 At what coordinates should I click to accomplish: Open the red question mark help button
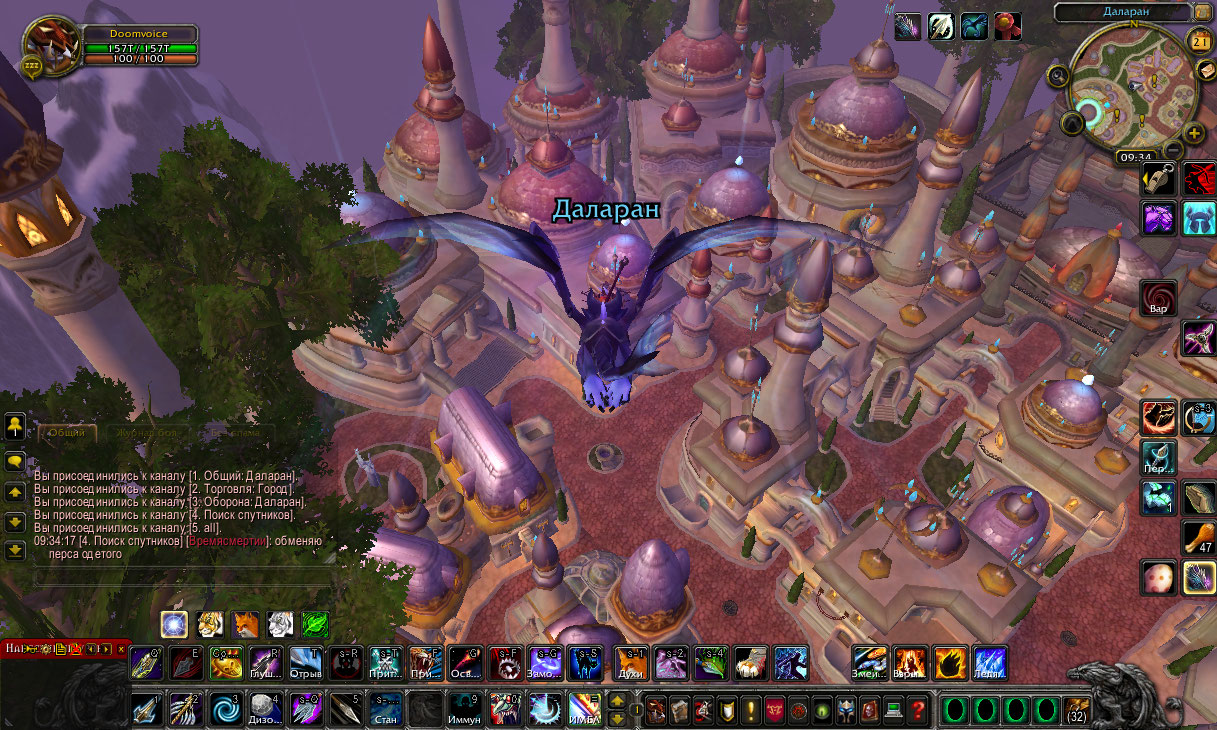[918, 710]
